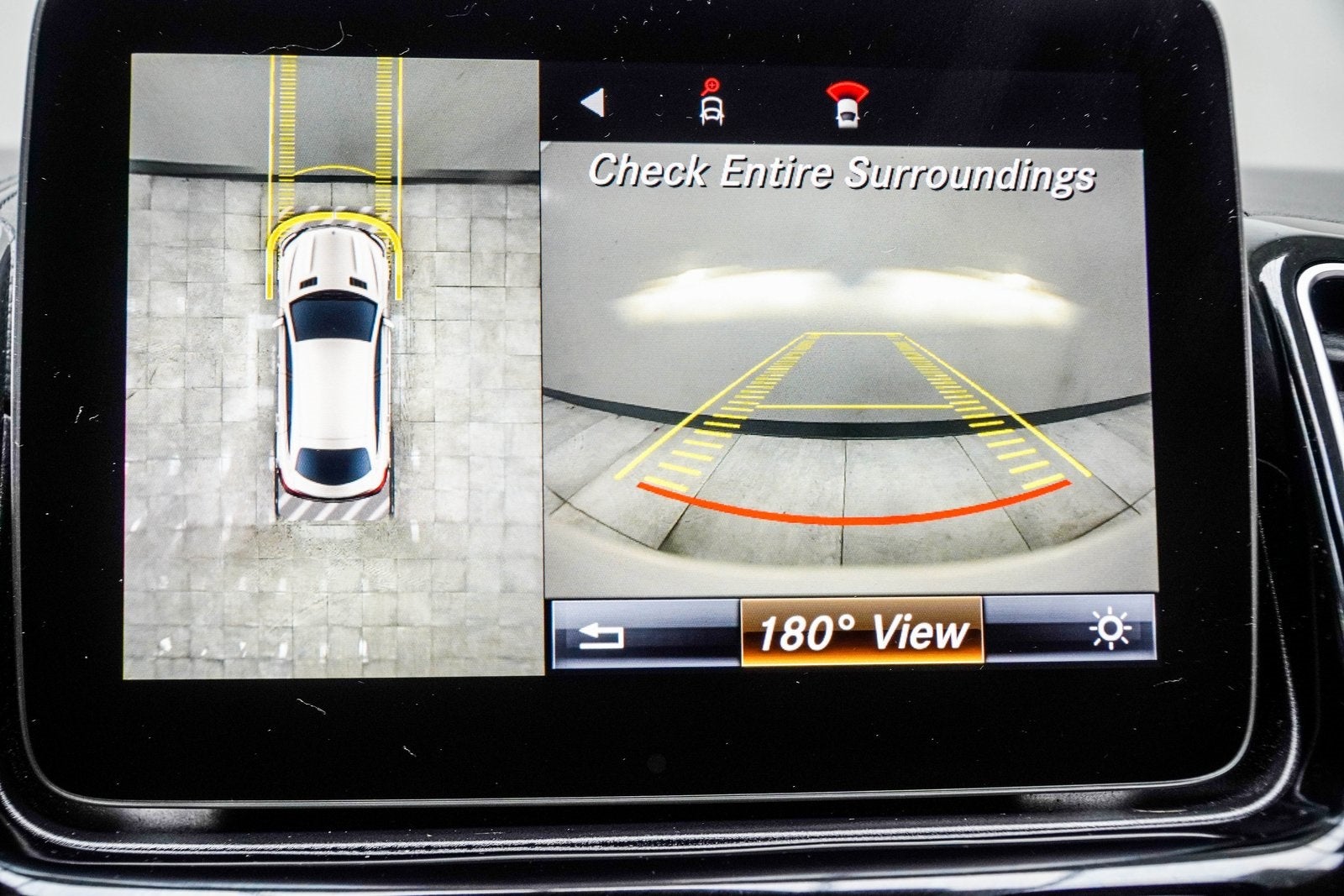Screen dimensions: 1344x896
Task: Select the 180° View button
Action: tap(861, 632)
